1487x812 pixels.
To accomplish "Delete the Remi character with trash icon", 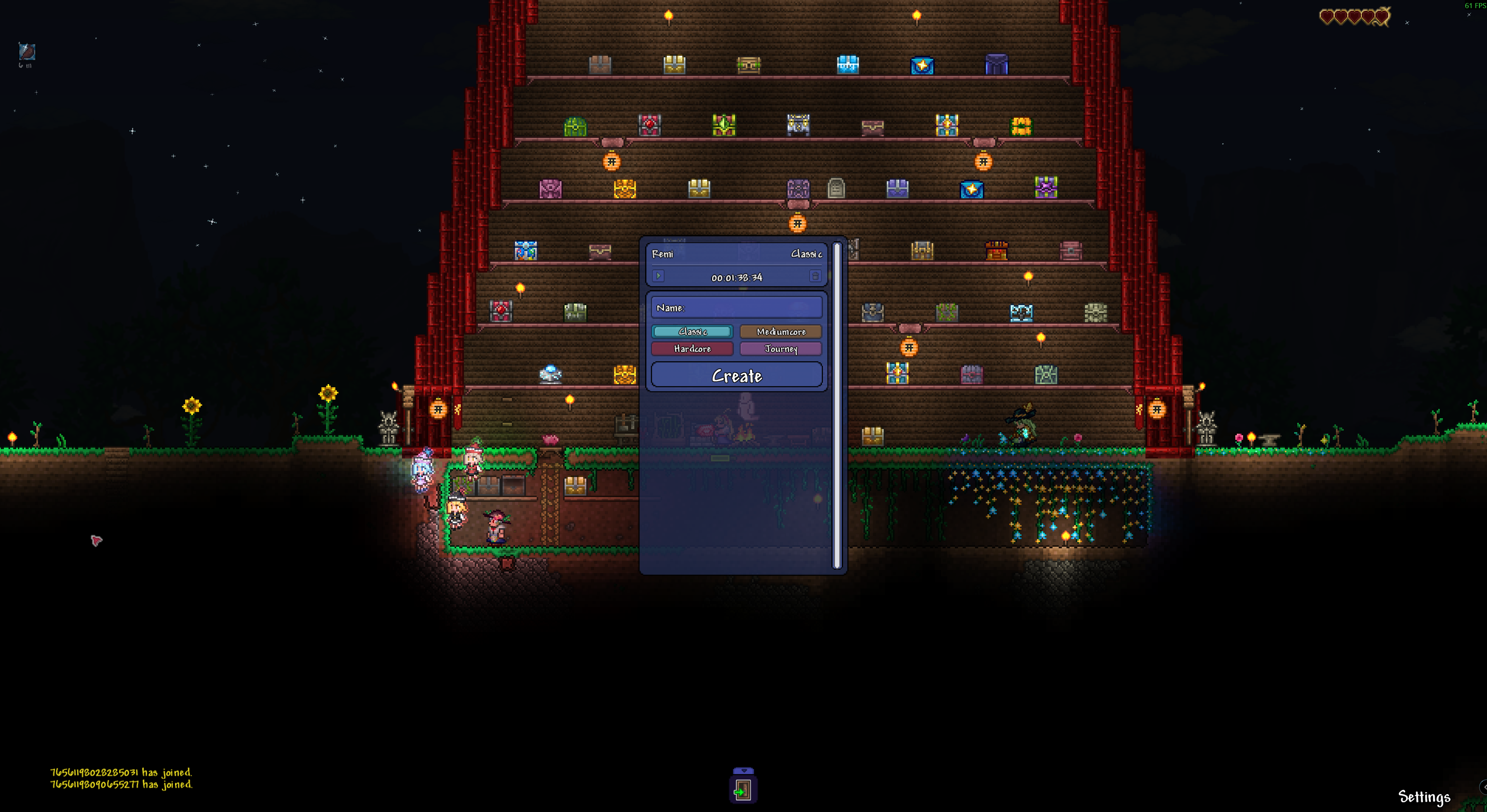I will click(x=815, y=276).
